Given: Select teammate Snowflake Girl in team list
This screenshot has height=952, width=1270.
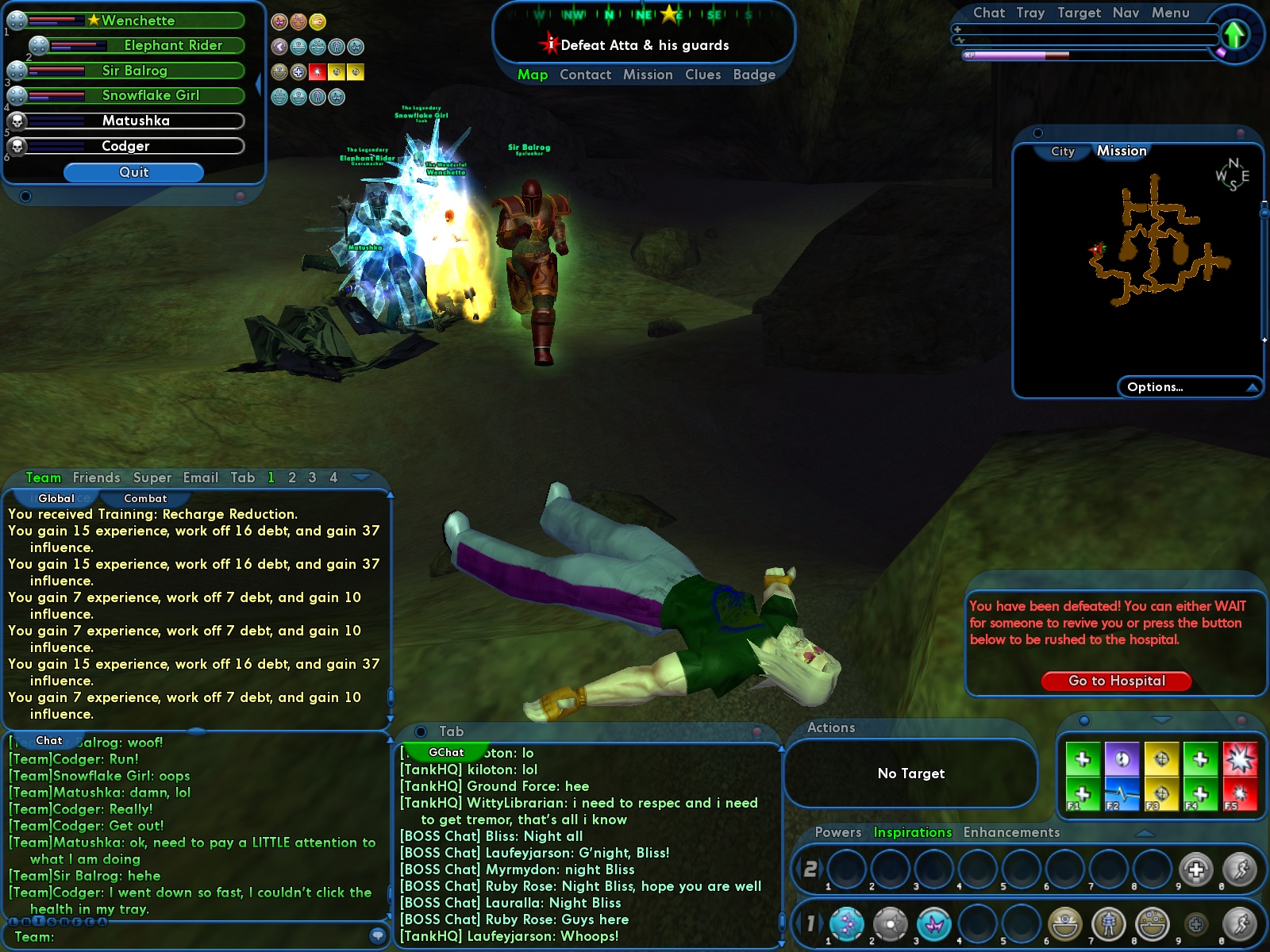Looking at the screenshot, I should tap(150, 95).
